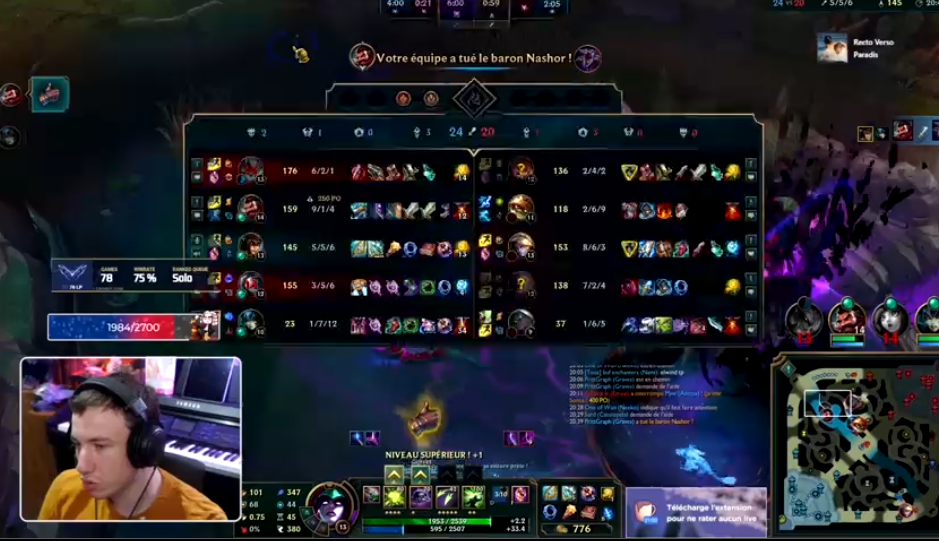Click the streamer webcam overlay
939x541 pixels.
[x=131, y=438]
